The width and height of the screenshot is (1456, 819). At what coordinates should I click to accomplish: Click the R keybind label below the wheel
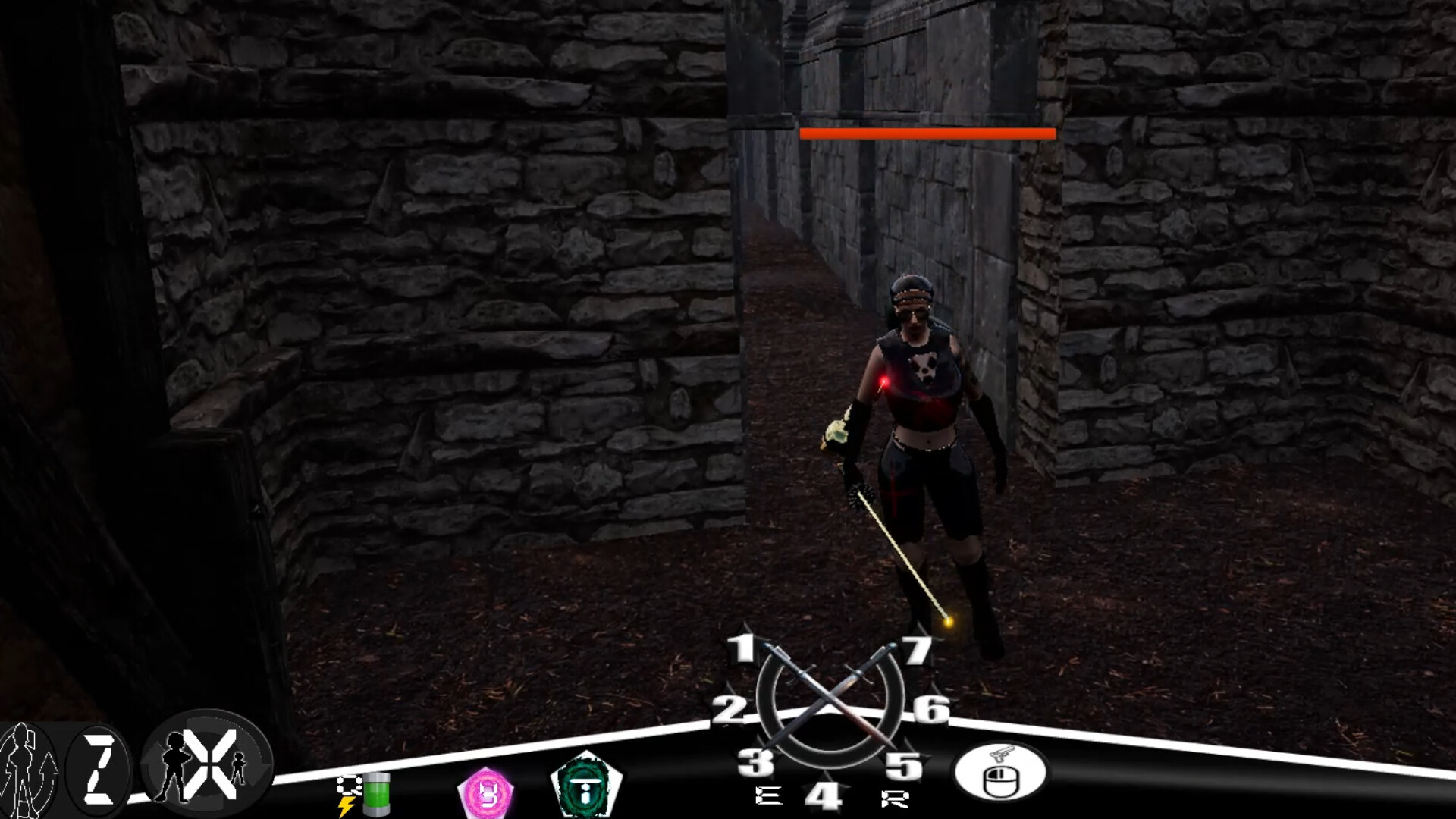tap(895, 798)
